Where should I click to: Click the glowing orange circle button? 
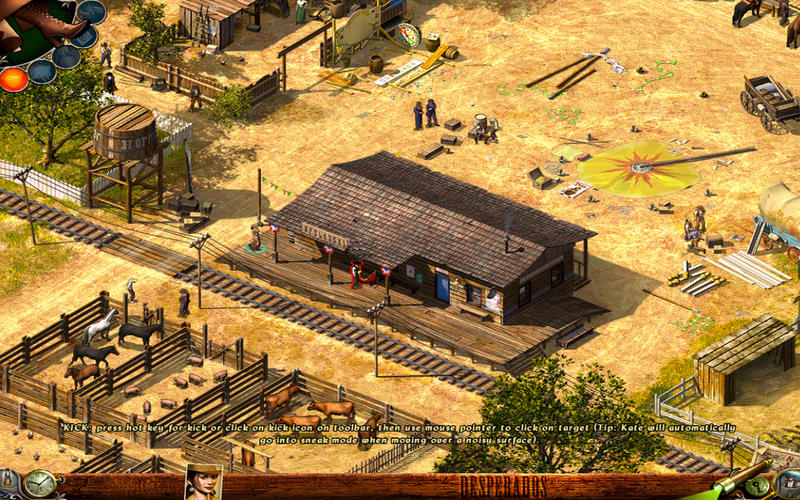pyautogui.click(x=13, y=79)
